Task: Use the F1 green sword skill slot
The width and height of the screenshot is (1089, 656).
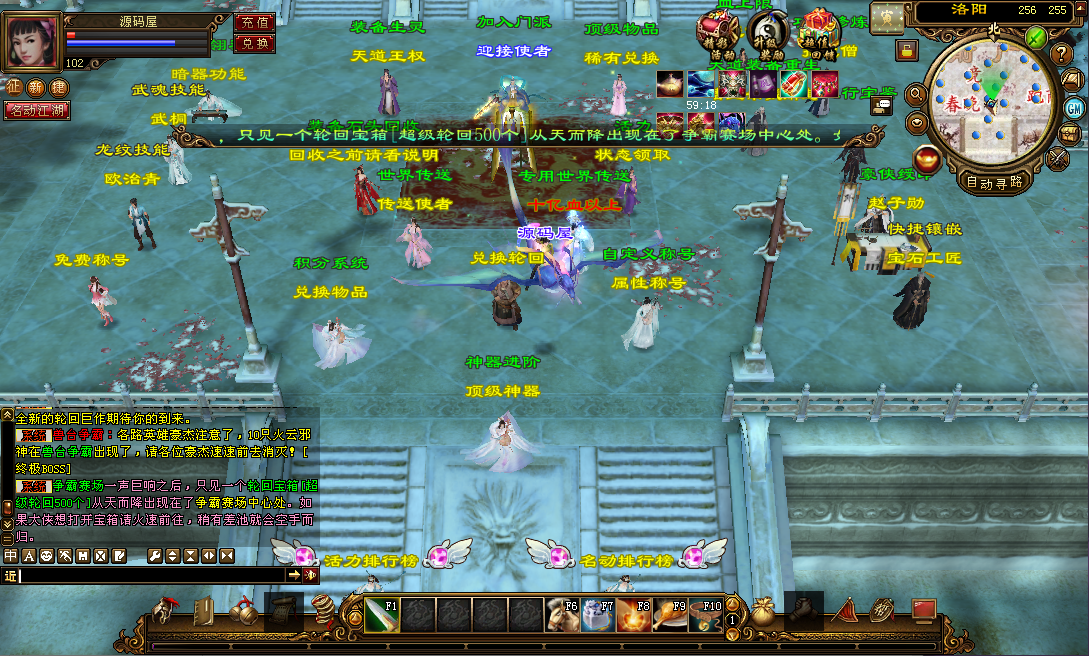Action: tap(381, 614)
